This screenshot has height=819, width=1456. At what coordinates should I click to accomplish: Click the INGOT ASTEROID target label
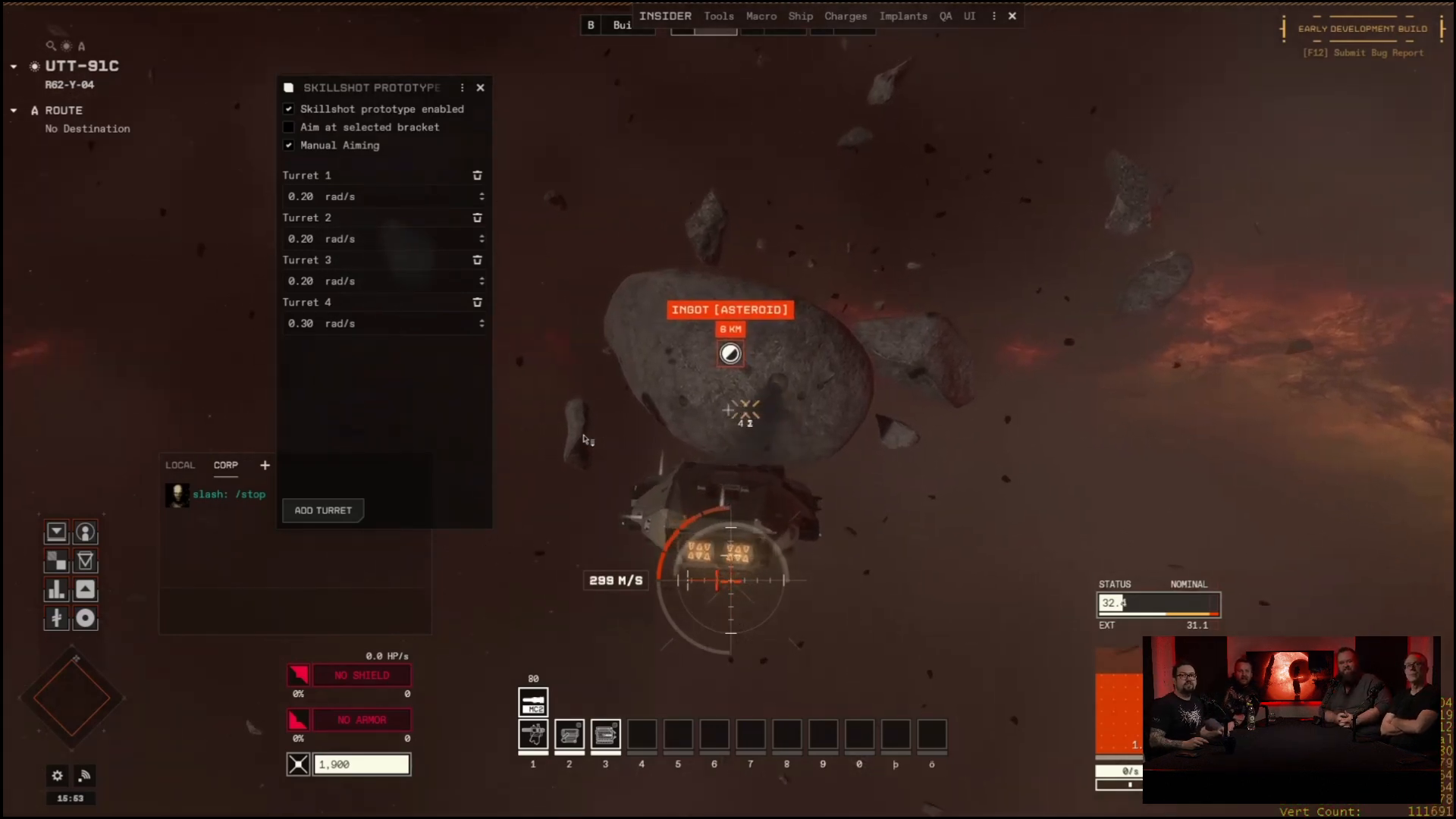[x=730, y=309]
